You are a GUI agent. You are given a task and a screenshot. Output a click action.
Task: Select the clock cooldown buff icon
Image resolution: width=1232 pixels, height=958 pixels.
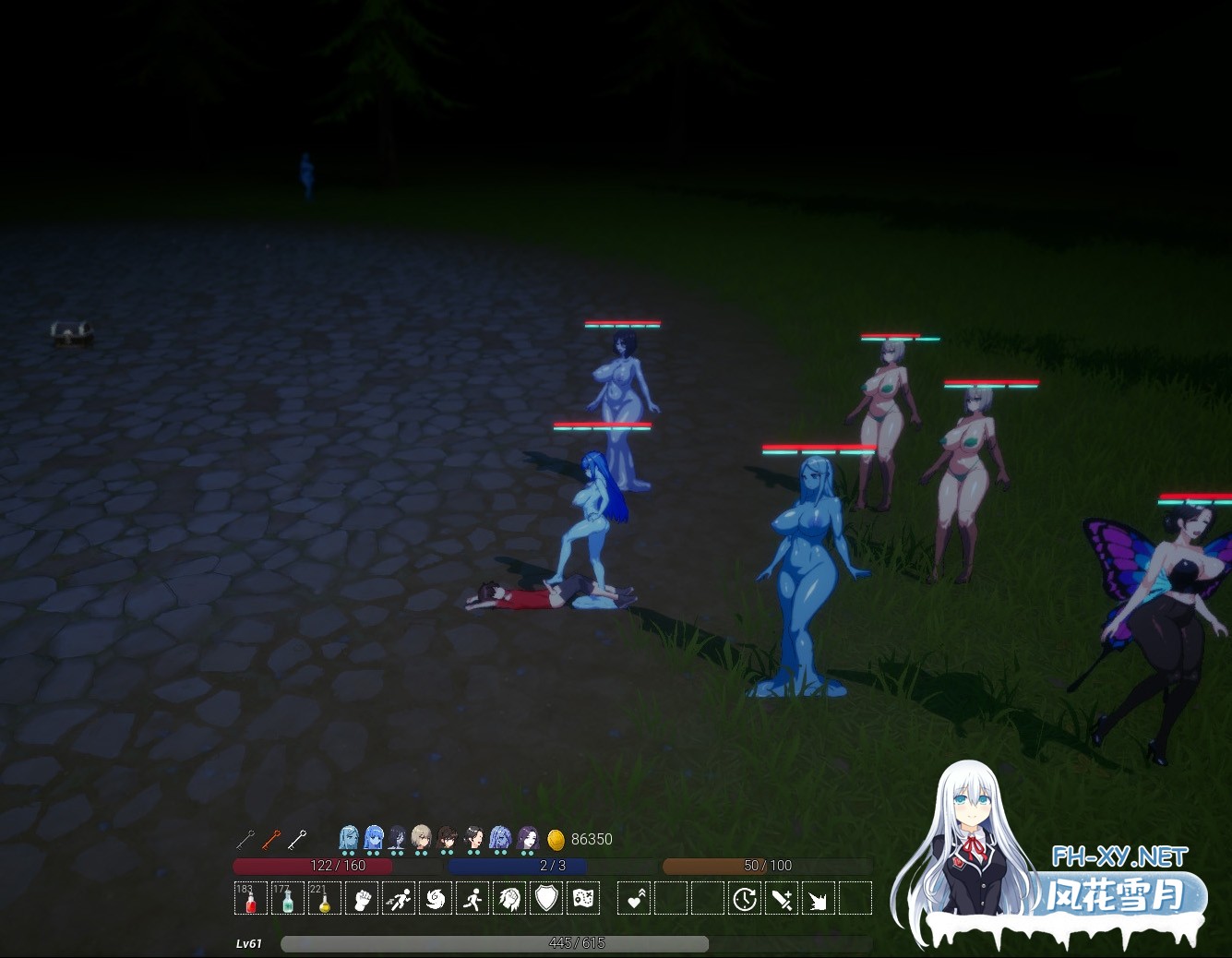(x=745, y=898)
